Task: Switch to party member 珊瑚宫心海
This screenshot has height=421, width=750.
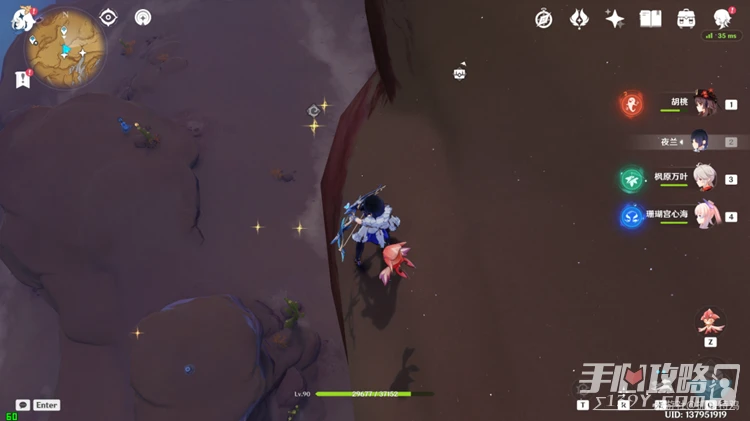Action: pyautogui.click(x=705, y=215)
